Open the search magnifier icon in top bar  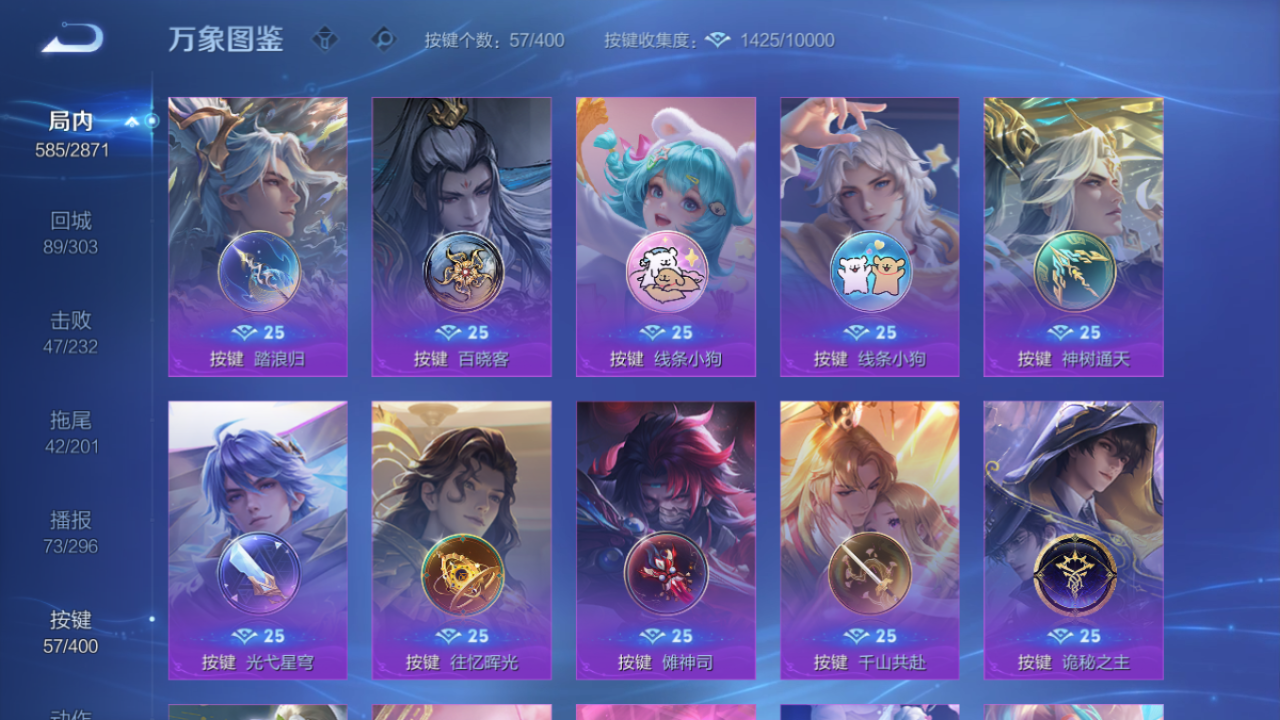click(385, 40)
